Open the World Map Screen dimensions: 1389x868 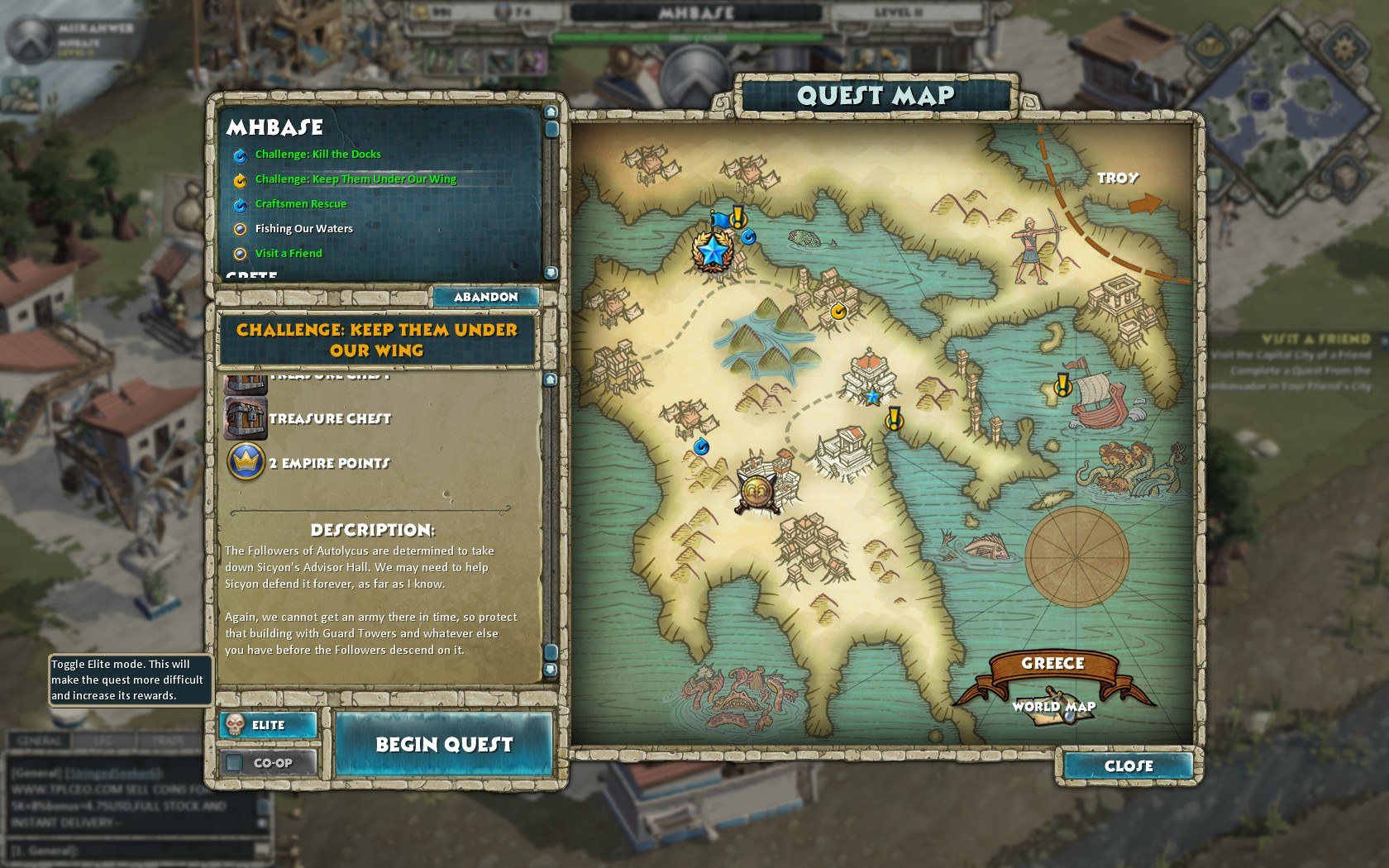[x=1053, y=707]
